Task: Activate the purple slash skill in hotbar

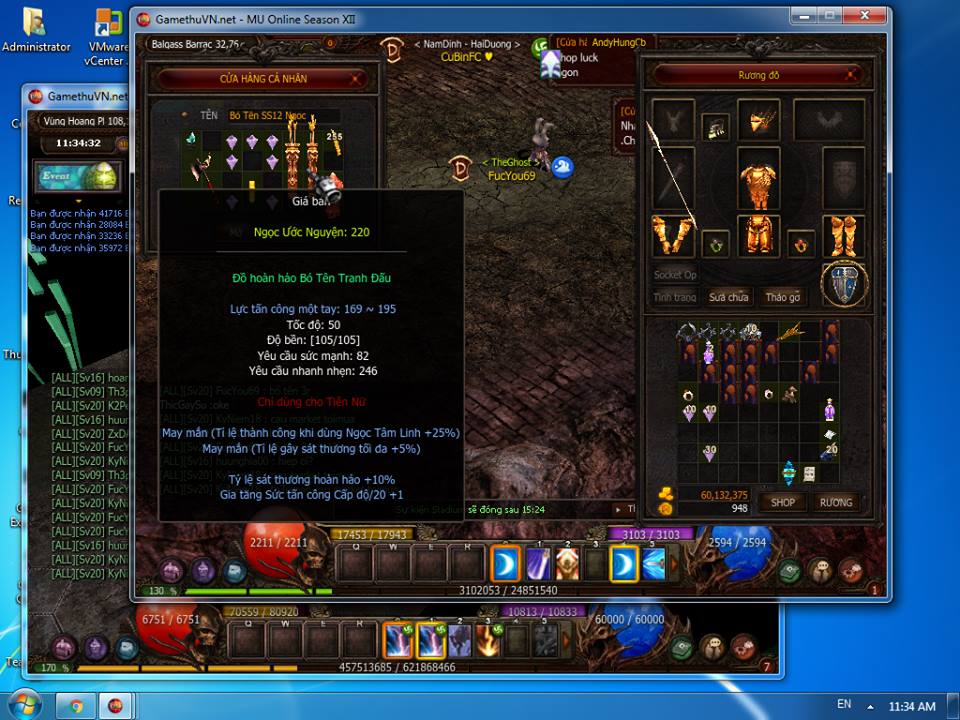Action: (x=538, y=565)
